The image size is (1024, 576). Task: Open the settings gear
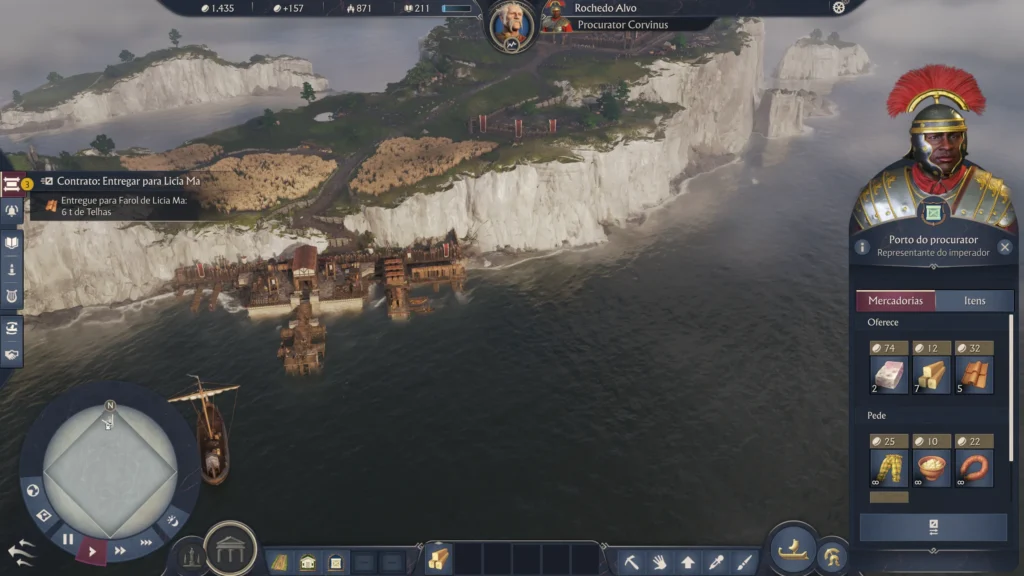point(838,8)
